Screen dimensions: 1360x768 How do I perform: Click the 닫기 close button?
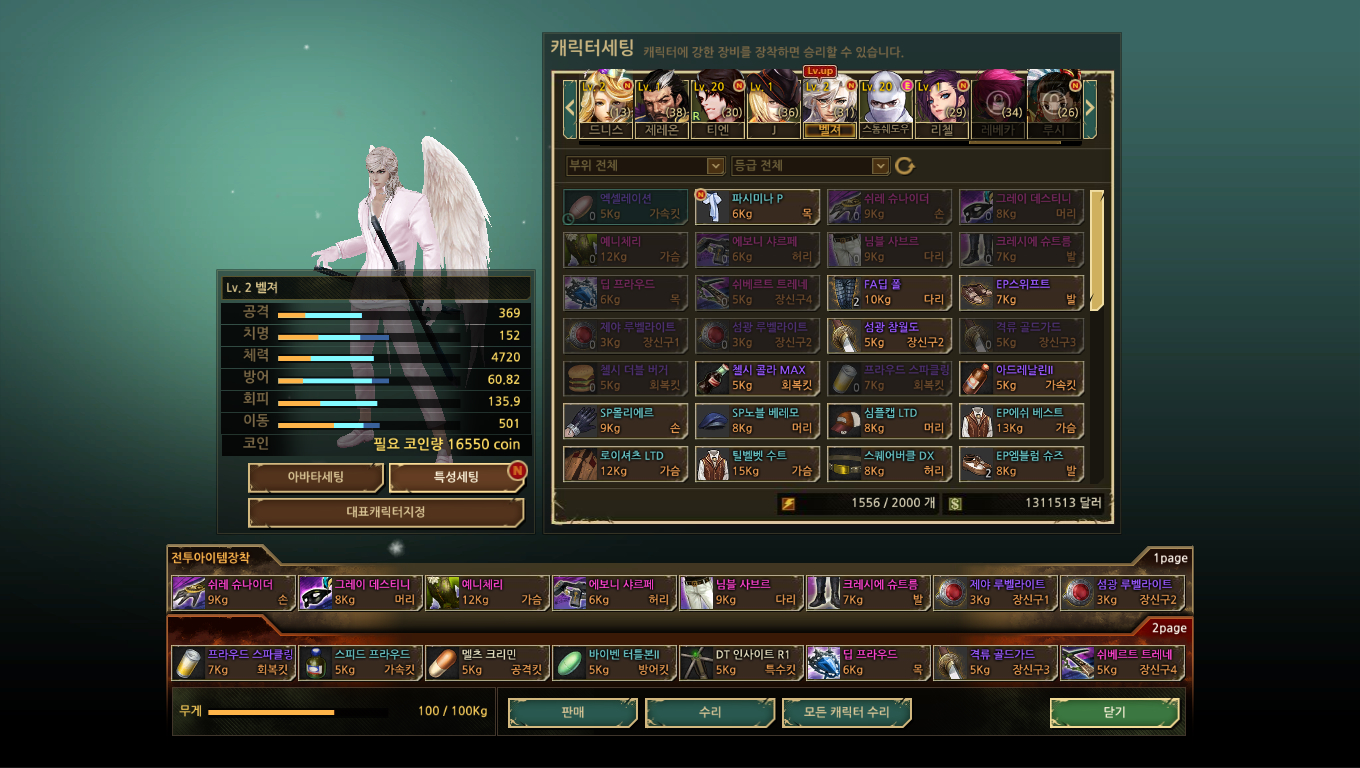point(1114,712)
